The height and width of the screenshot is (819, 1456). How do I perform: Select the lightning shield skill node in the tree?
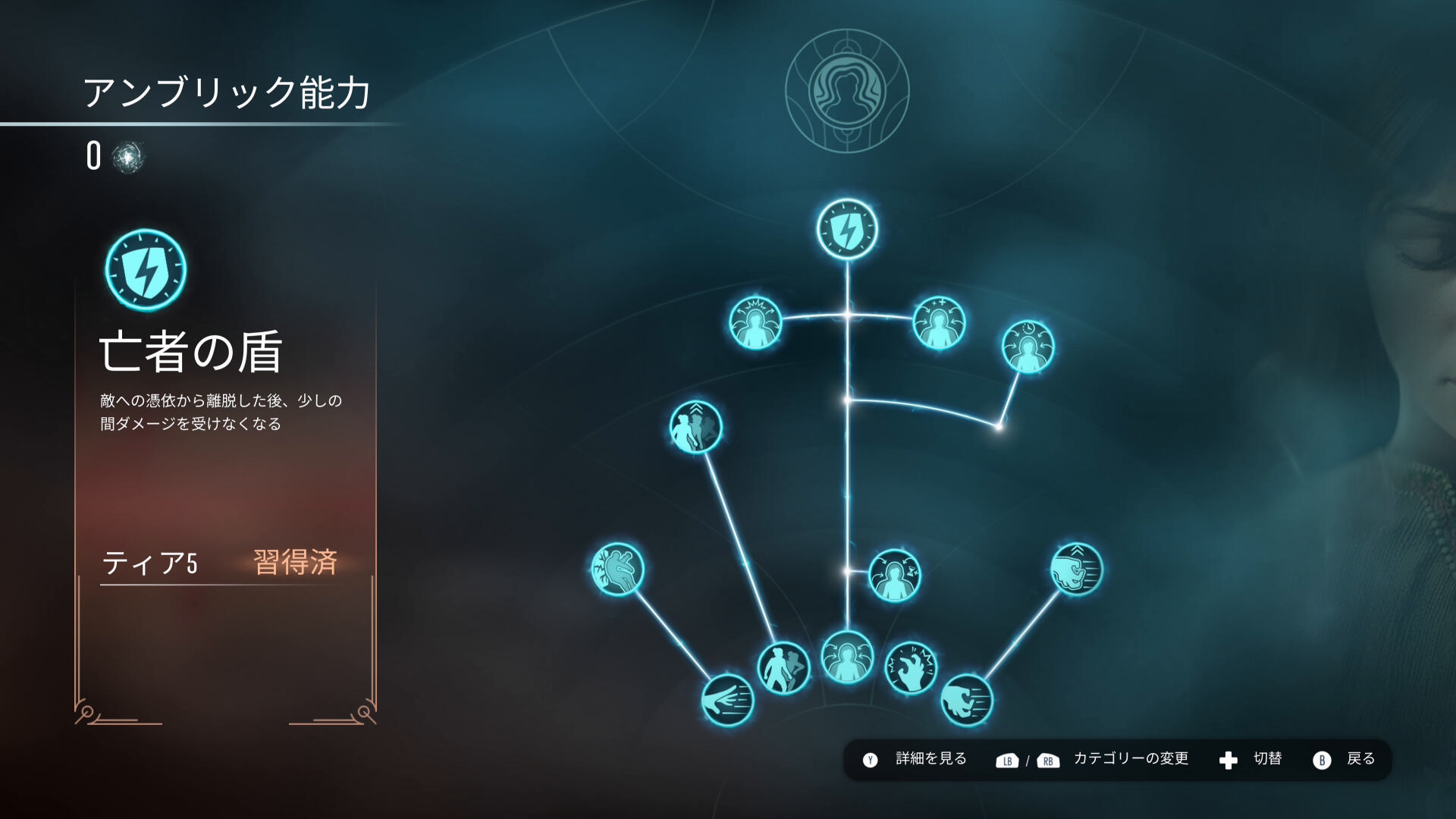847,229
